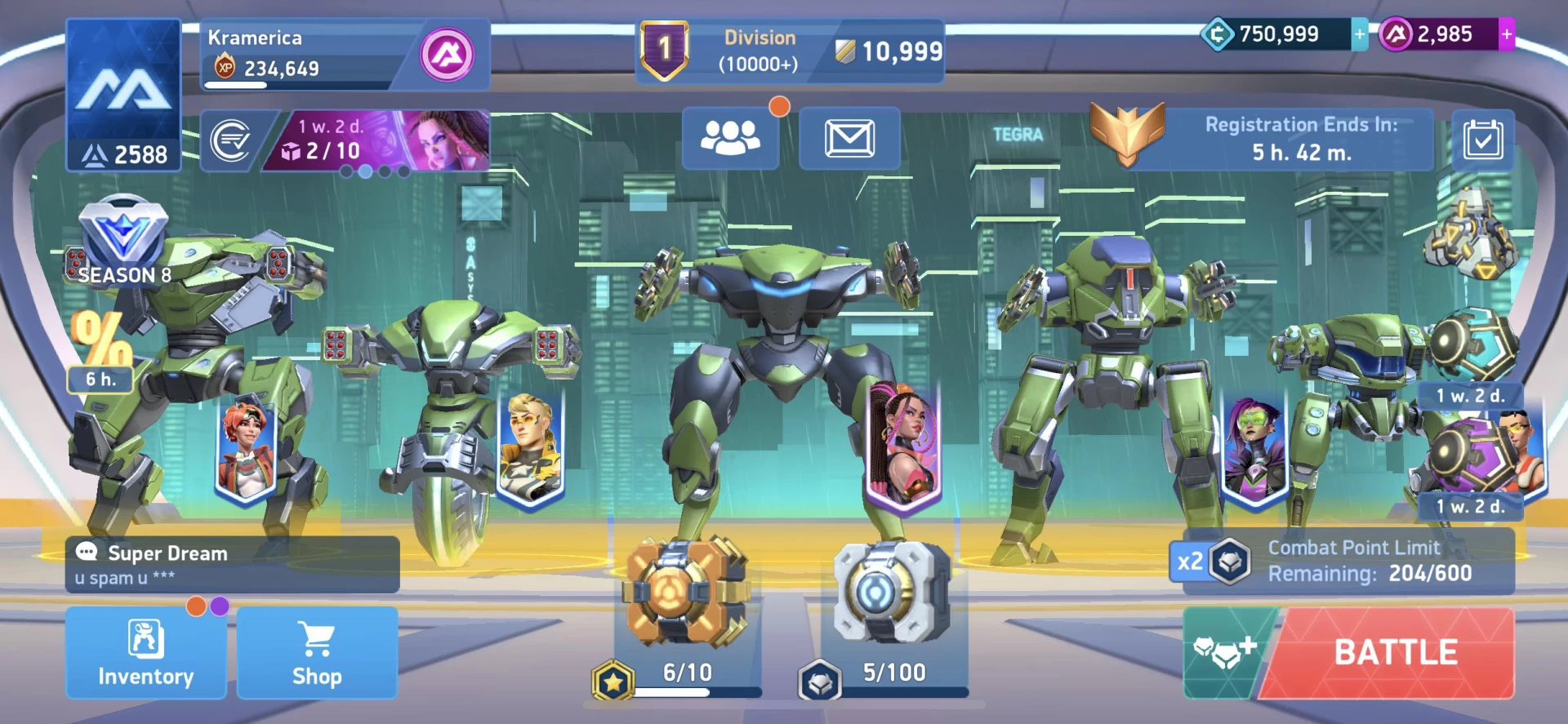1568x724 pixels.
Task: Add more credits with the cyan plus
Action: coord(1360,34)
